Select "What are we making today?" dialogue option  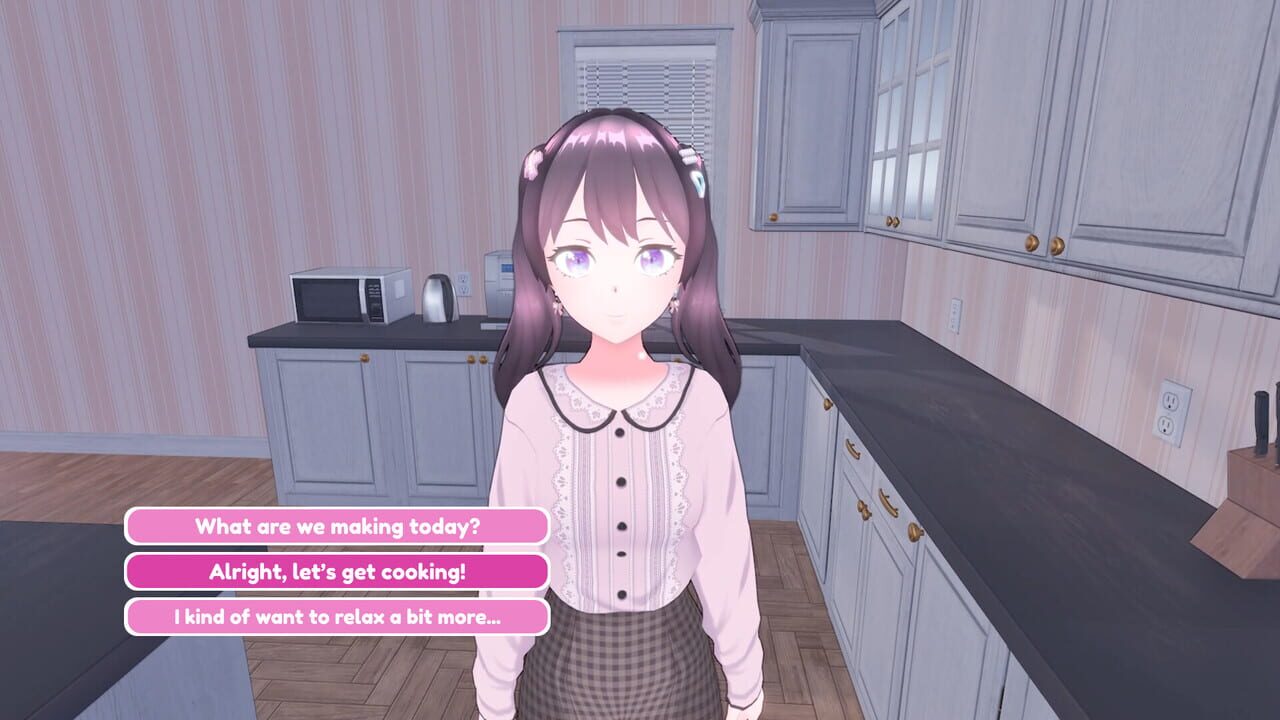336,527
